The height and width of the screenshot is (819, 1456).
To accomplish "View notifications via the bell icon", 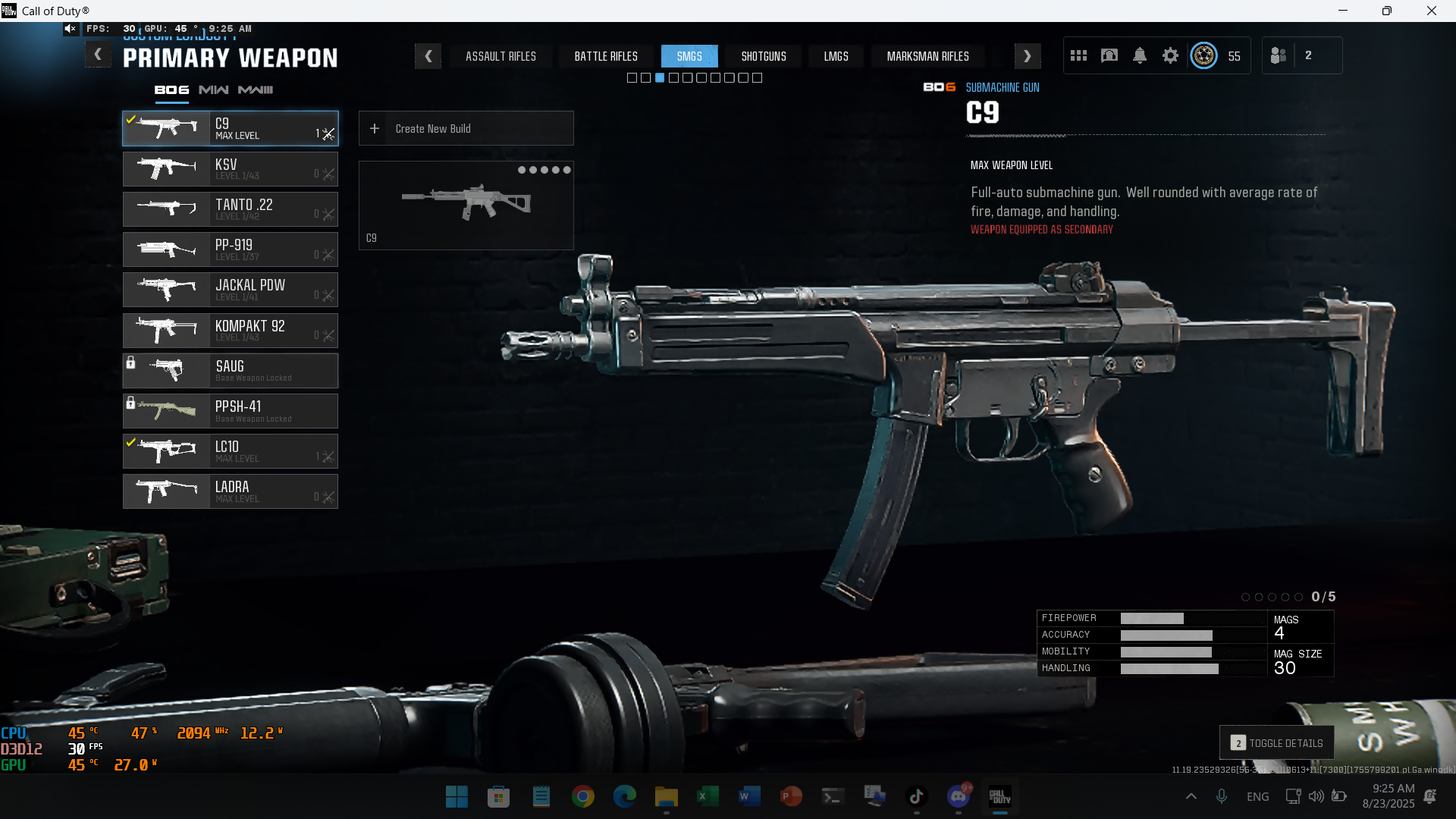I will [x=1140, y=55].
